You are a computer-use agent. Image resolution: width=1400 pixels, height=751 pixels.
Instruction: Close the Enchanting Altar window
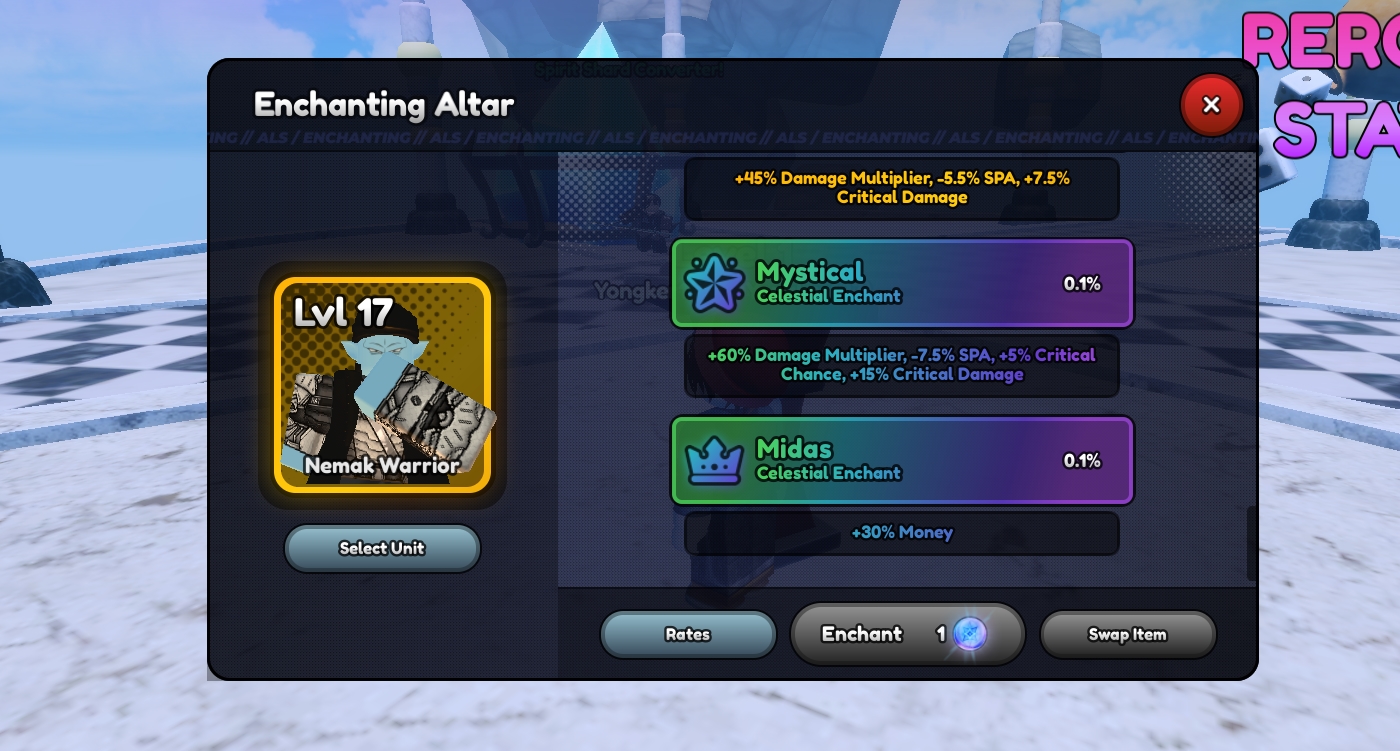(x=1211, y=105)
